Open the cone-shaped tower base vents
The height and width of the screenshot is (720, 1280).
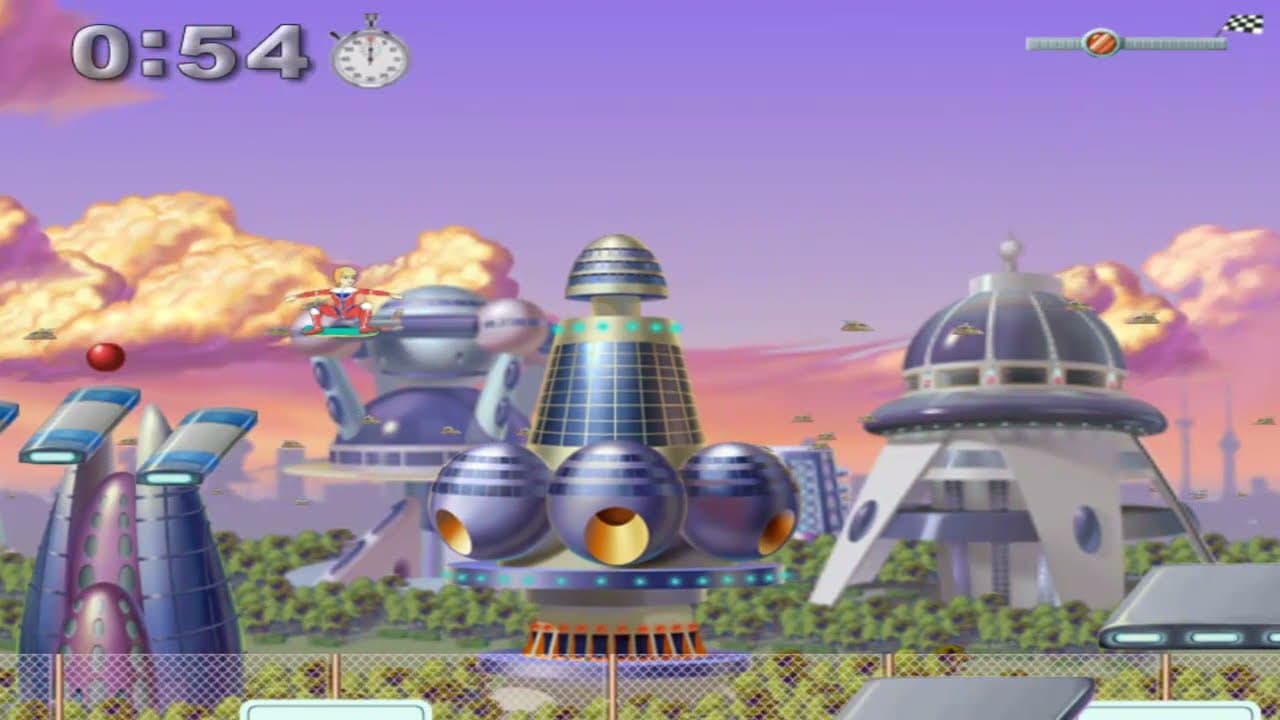point(614,638)
